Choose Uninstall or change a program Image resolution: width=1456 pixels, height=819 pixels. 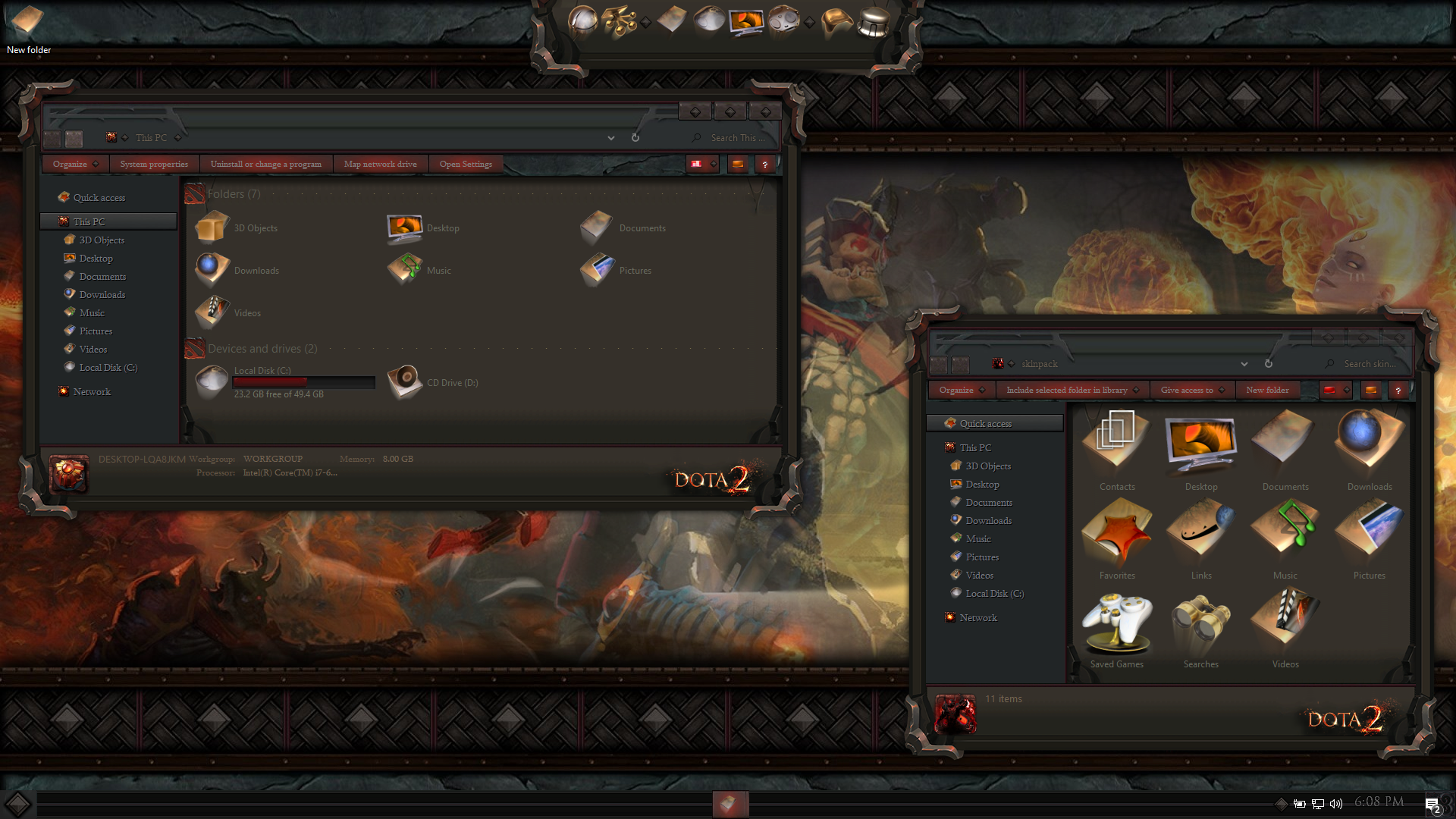[x=265, y=164]
